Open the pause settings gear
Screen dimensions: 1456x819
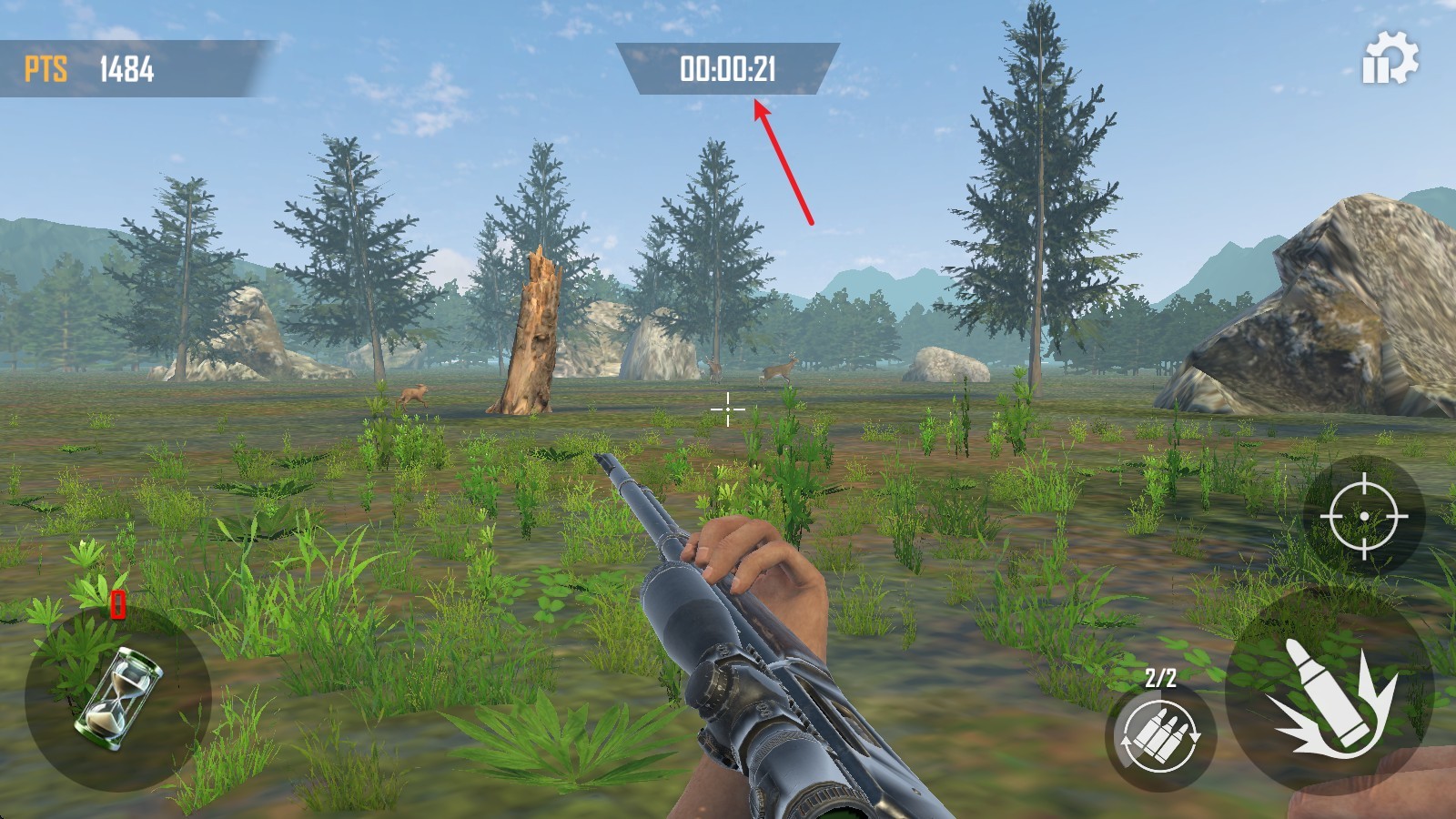[x=1390, y=59]
